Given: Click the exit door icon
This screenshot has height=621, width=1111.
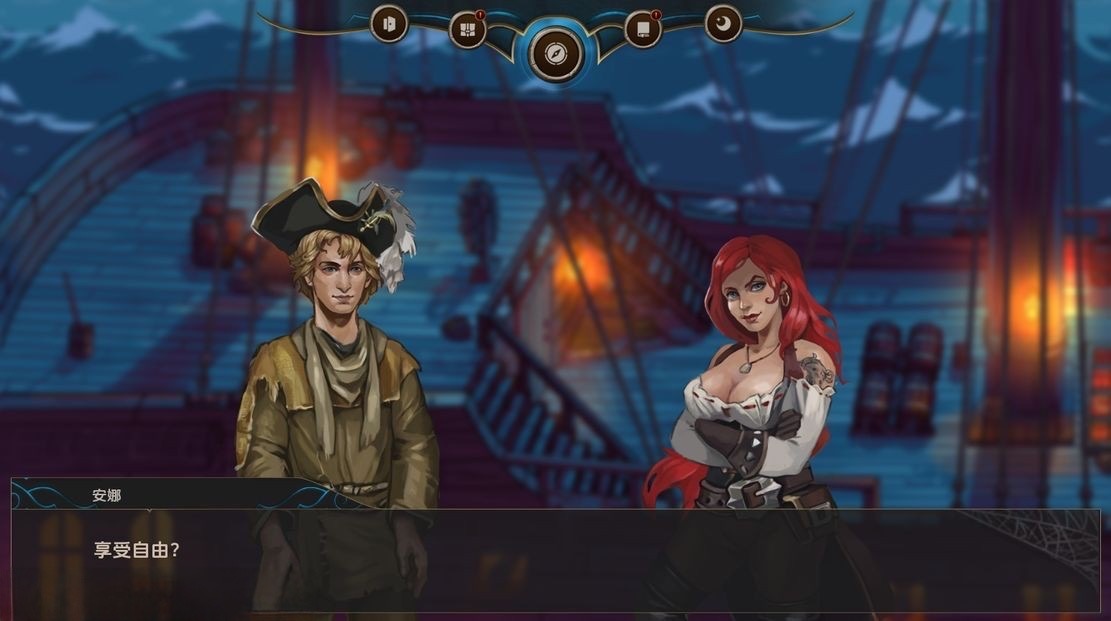Looking at the screenshot, I should (389, 24).
